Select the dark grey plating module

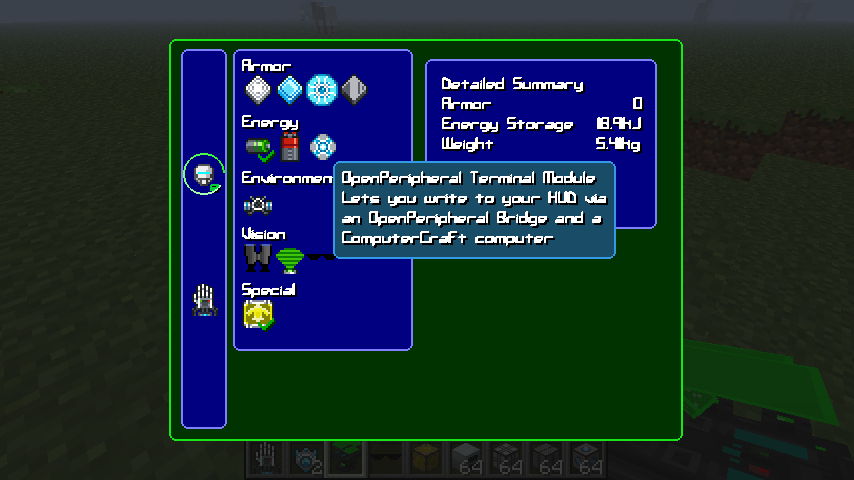(354, 91)
